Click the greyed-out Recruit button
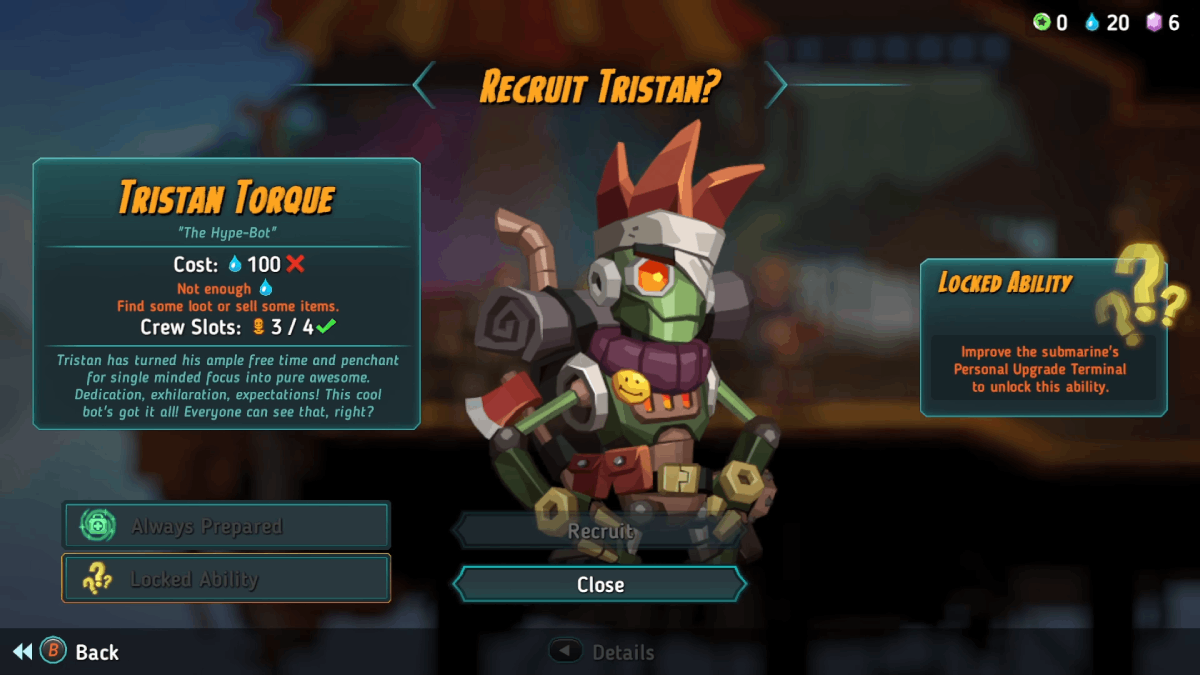The width and height of the screenshot is (1200, 675). [x=600, y=531]
